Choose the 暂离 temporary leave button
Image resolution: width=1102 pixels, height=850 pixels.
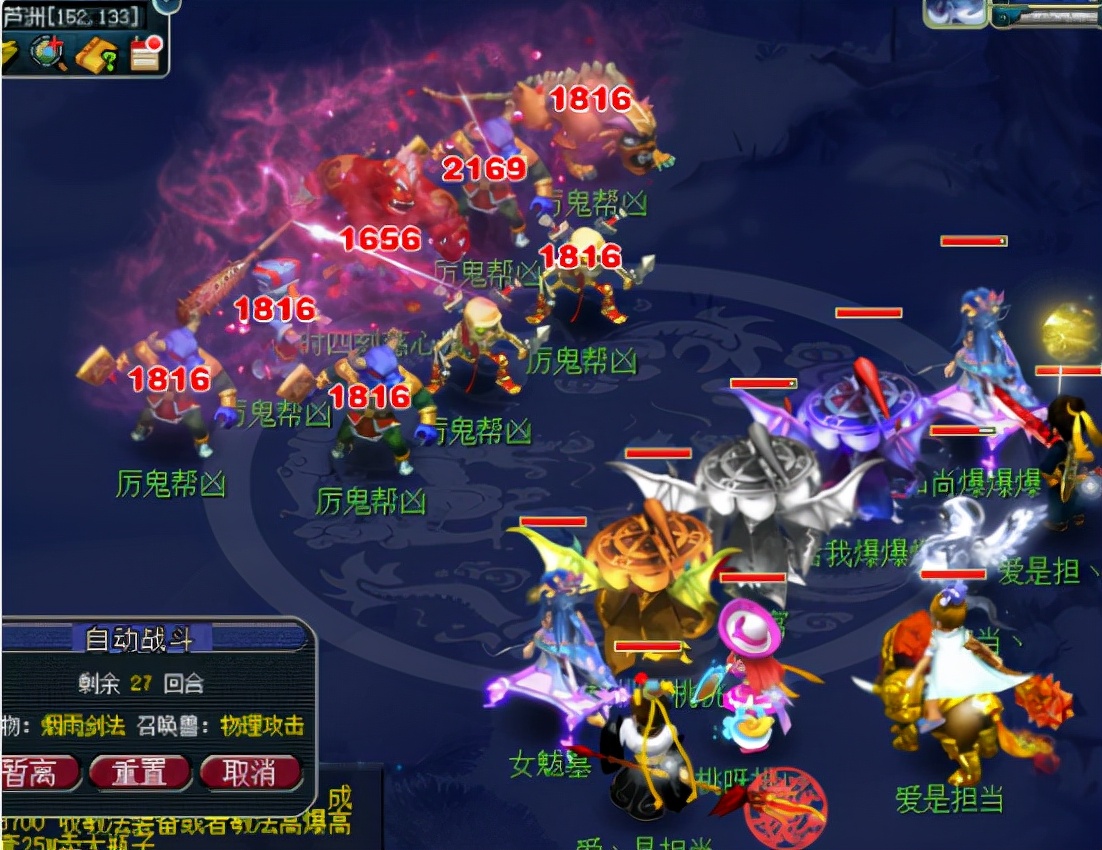38,772
